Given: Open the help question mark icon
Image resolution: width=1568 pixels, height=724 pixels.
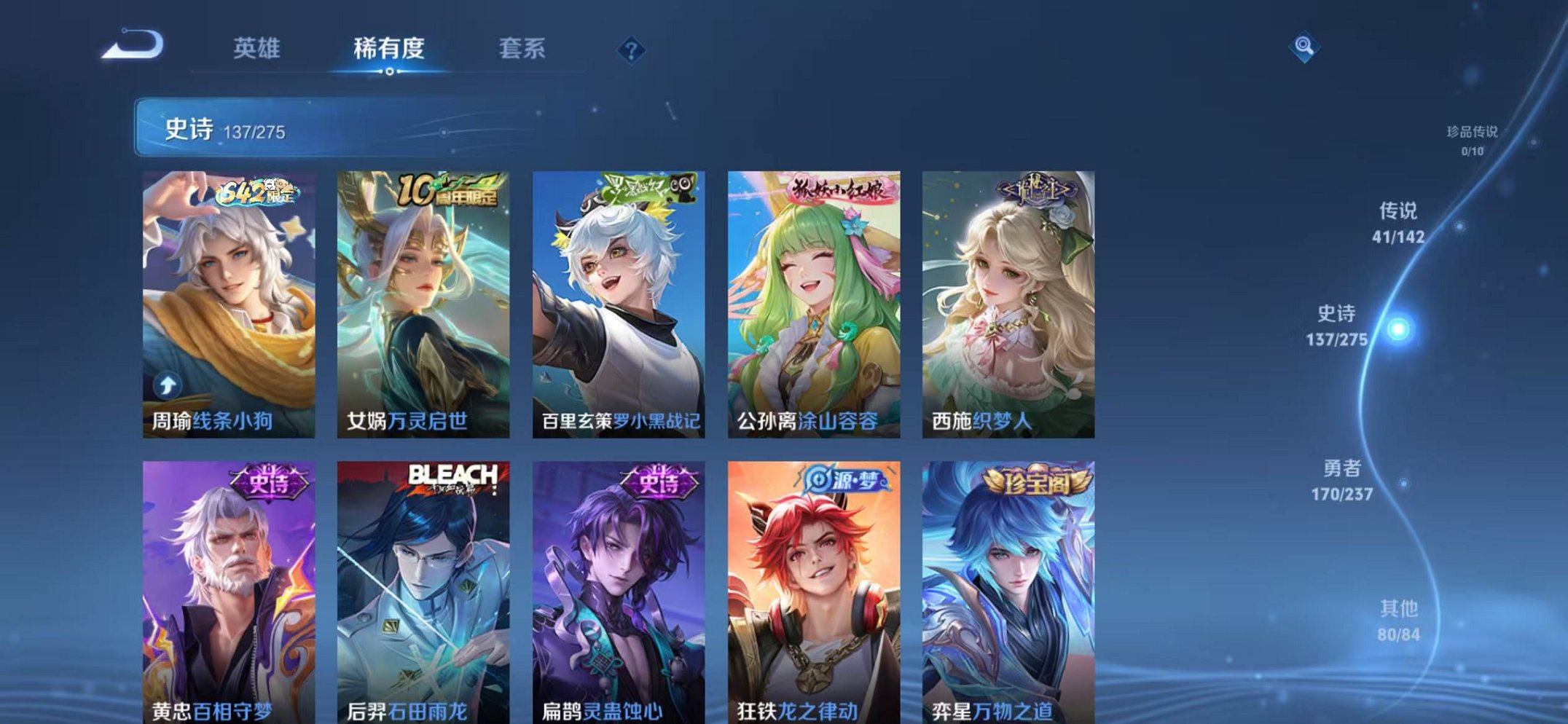Looking at the screenshot, I should tap(632, 48).
